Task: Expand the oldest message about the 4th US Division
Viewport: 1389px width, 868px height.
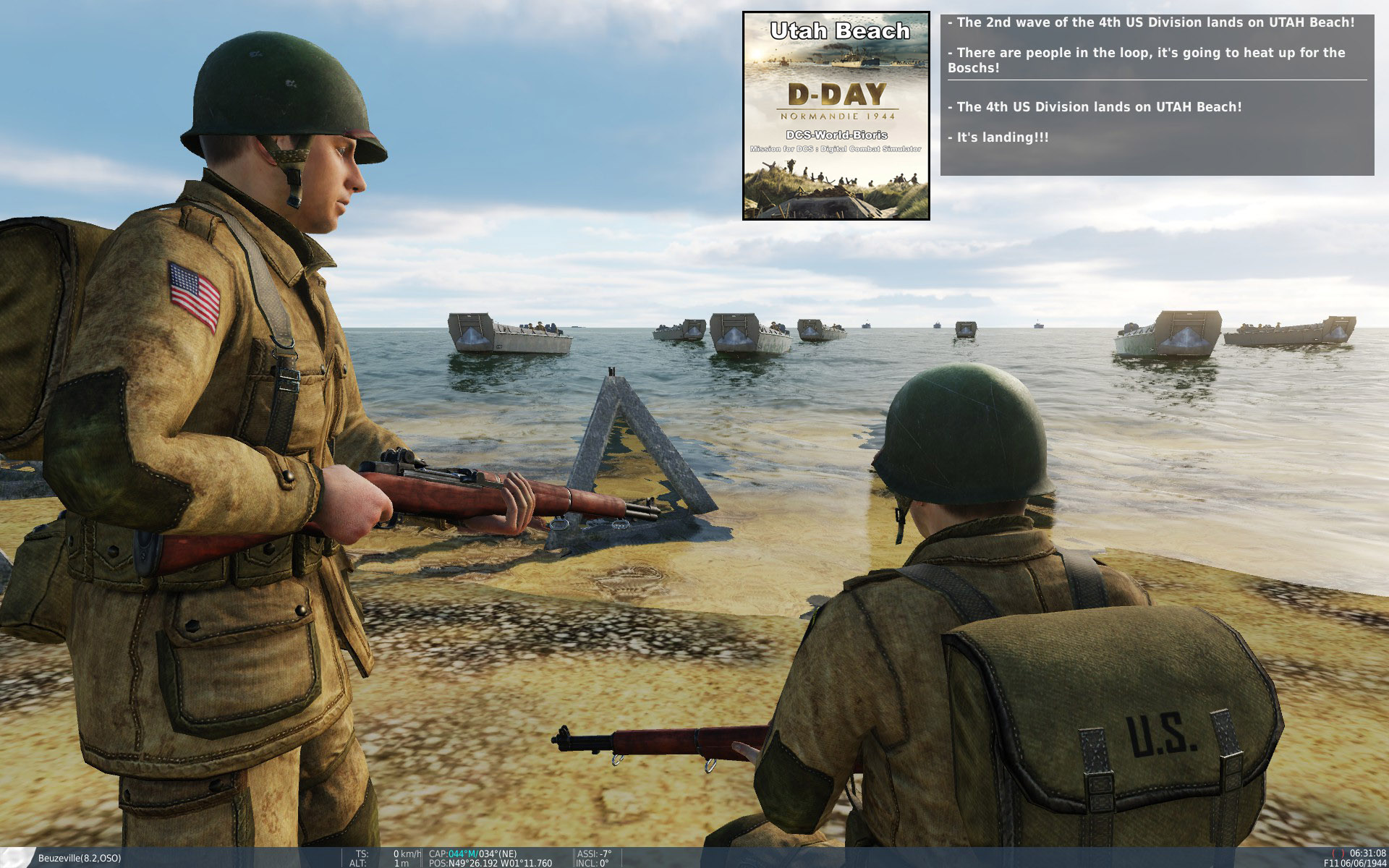Action: pyautogui.click(x=1094, y=107)
